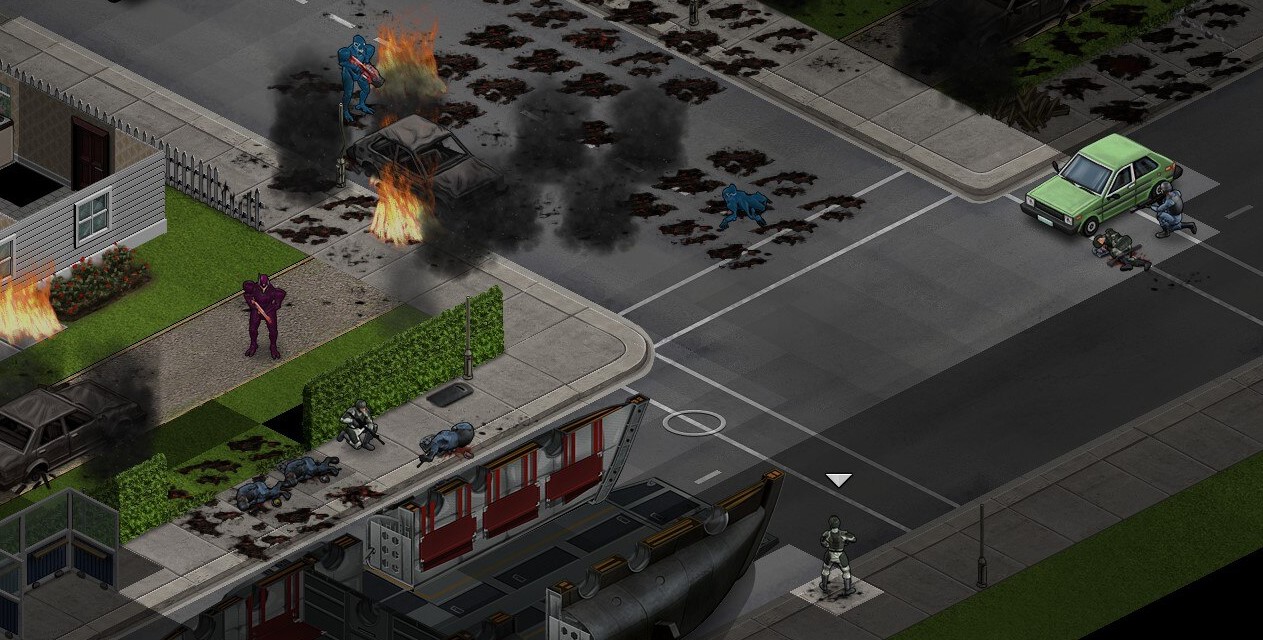Select the soldier under the white arrow marker

pos(836,552)
